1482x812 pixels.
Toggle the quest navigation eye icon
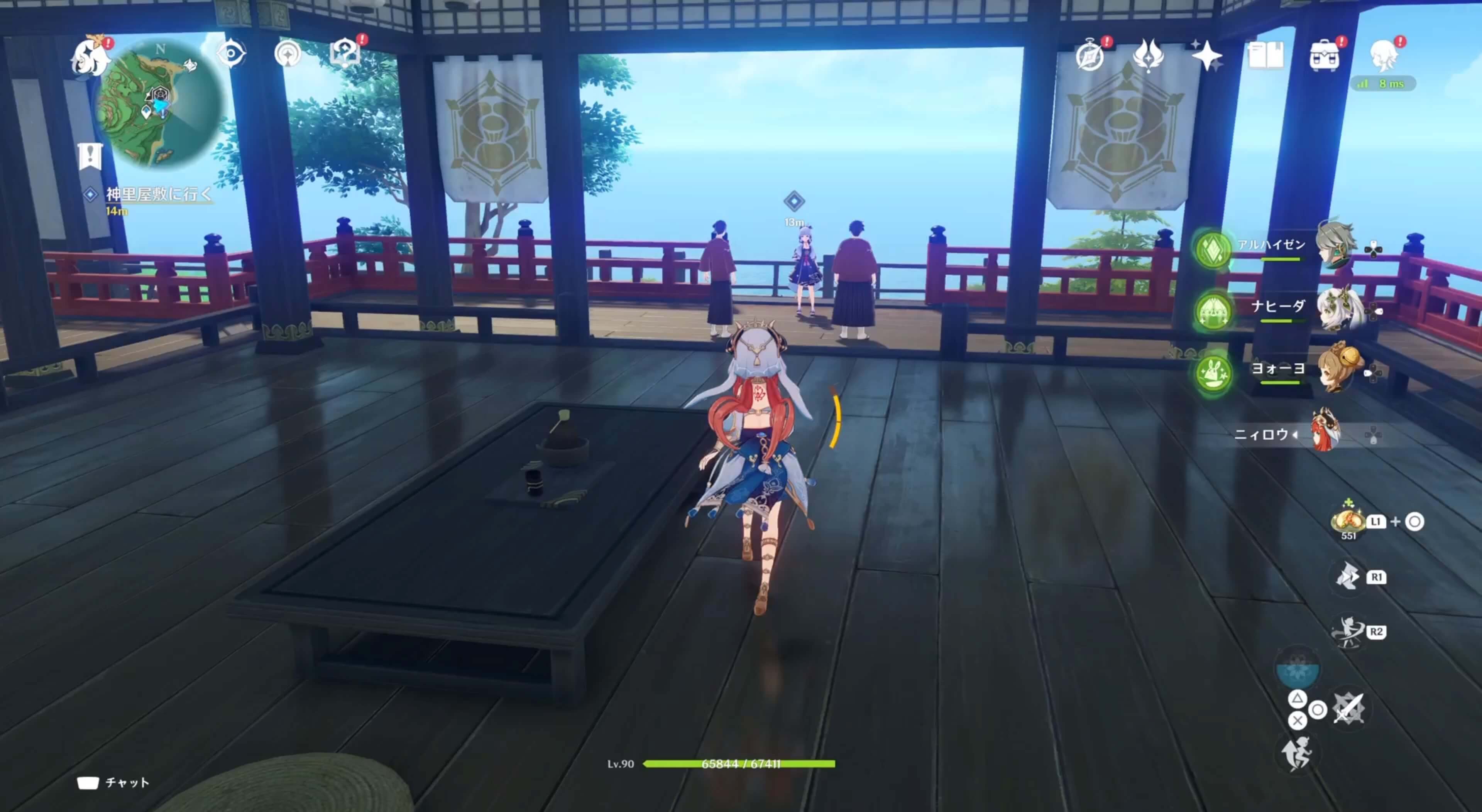[231, 53]
